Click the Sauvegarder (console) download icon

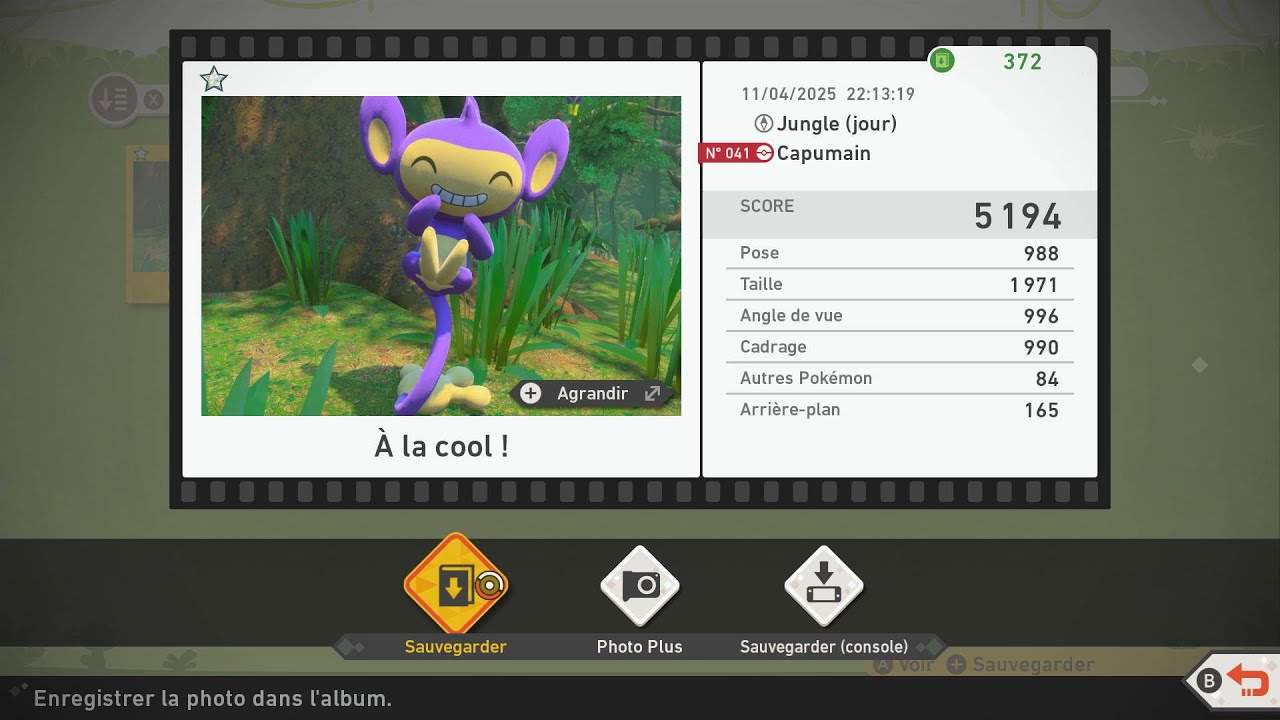pyautogui.click(x=822, y=585)
